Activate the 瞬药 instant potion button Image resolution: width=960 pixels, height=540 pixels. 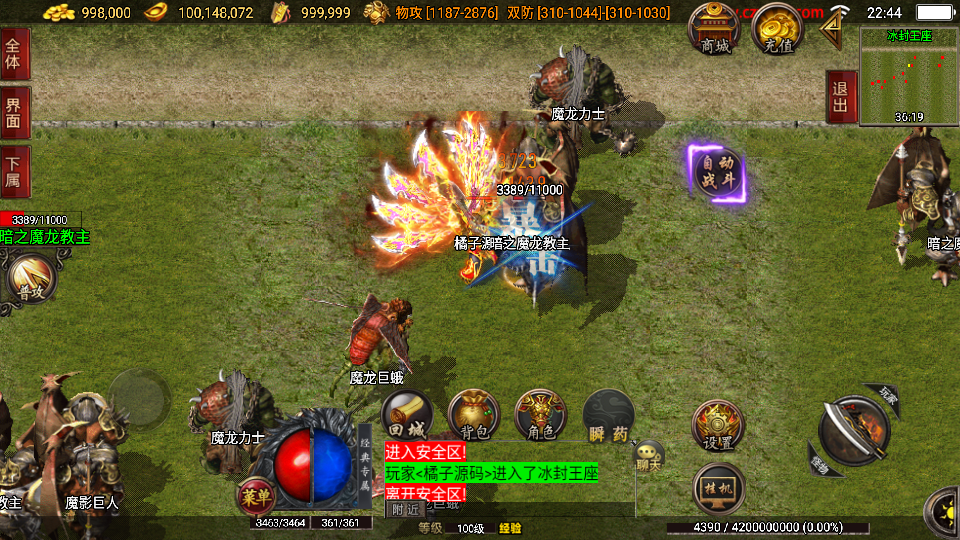click(608, 415)
